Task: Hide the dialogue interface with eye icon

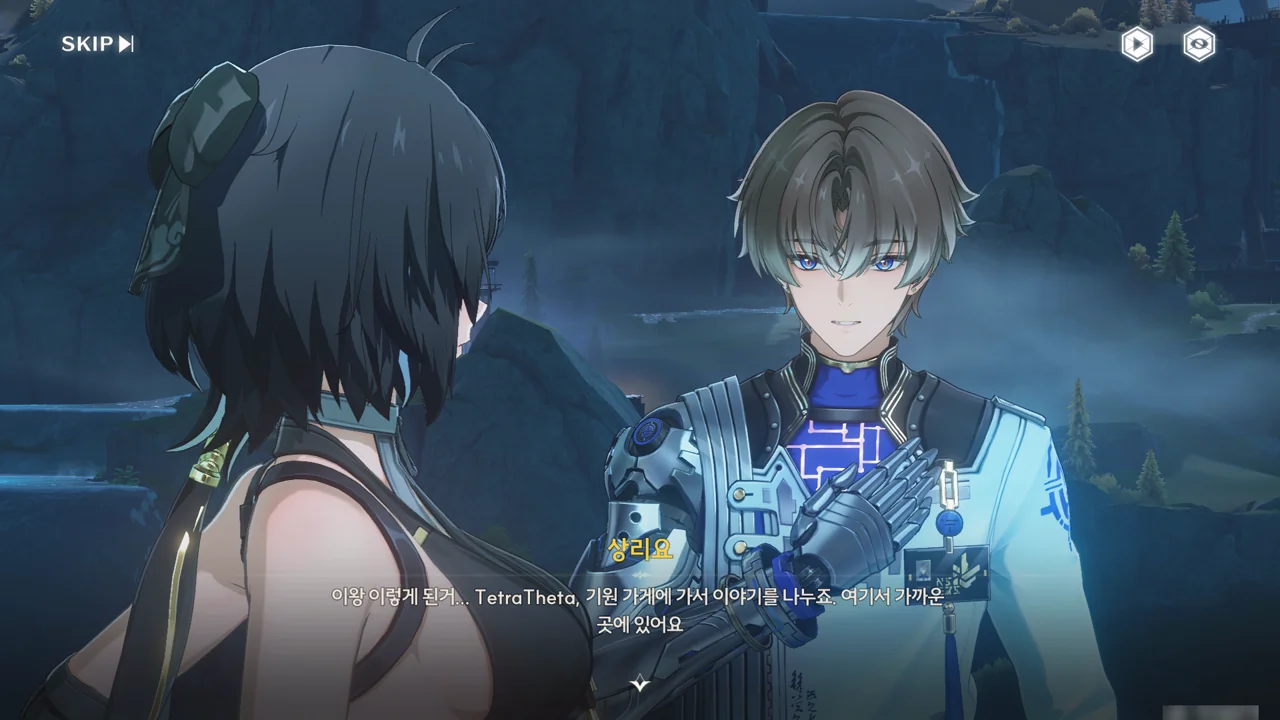Action: pos(1199,44)
